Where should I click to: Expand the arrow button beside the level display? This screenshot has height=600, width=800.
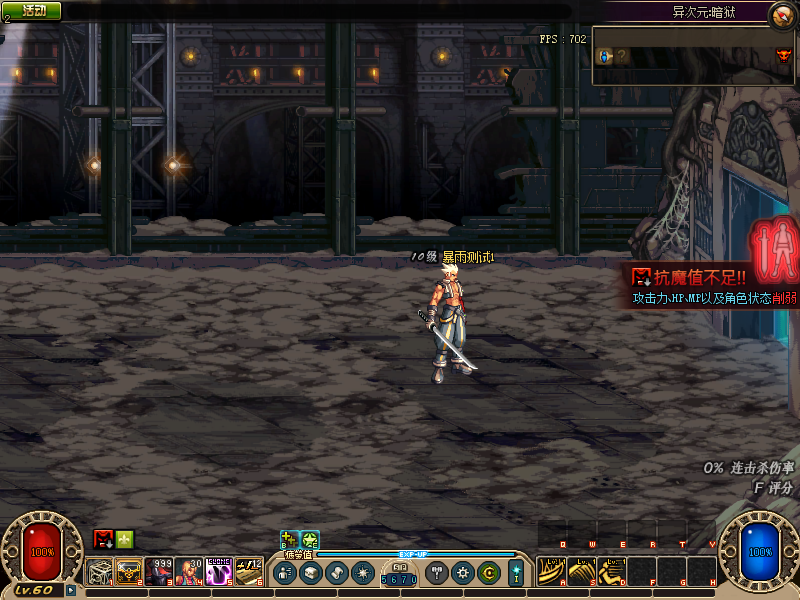71,590
